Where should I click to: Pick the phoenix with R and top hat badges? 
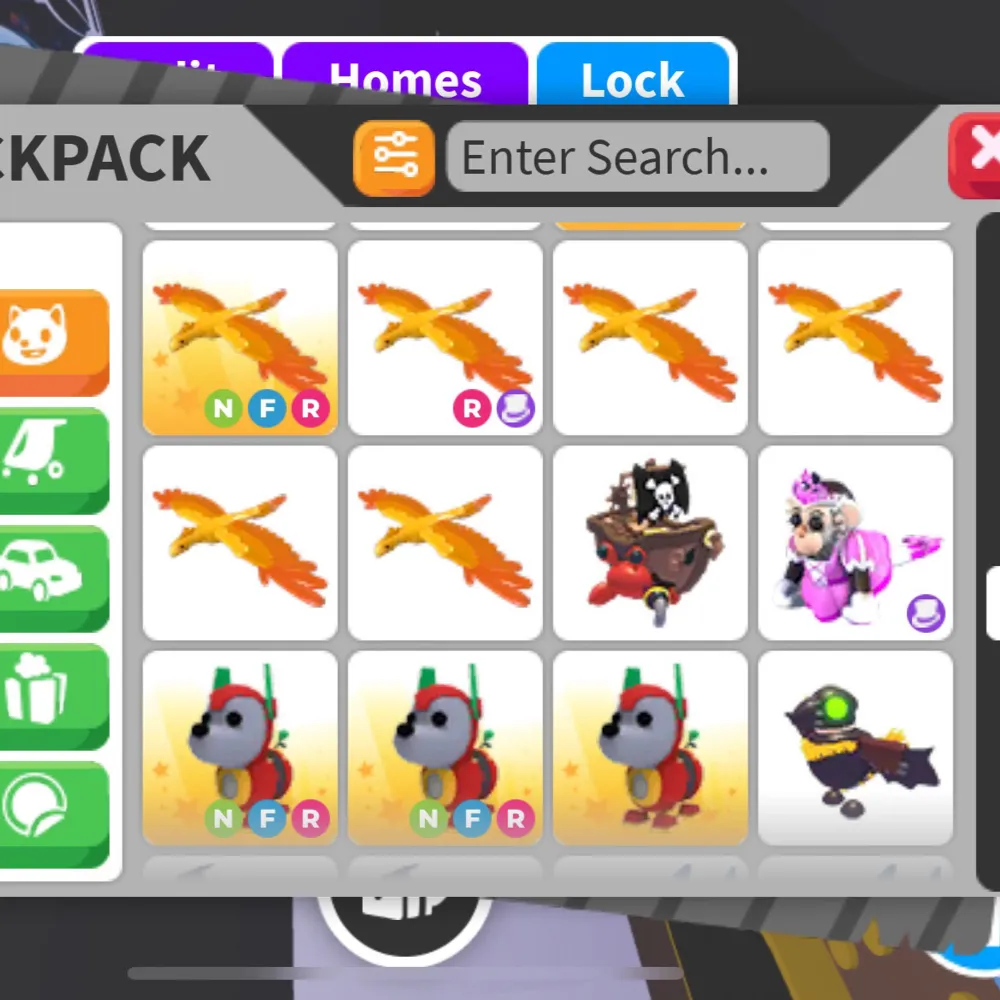click(x=445, y=338)
